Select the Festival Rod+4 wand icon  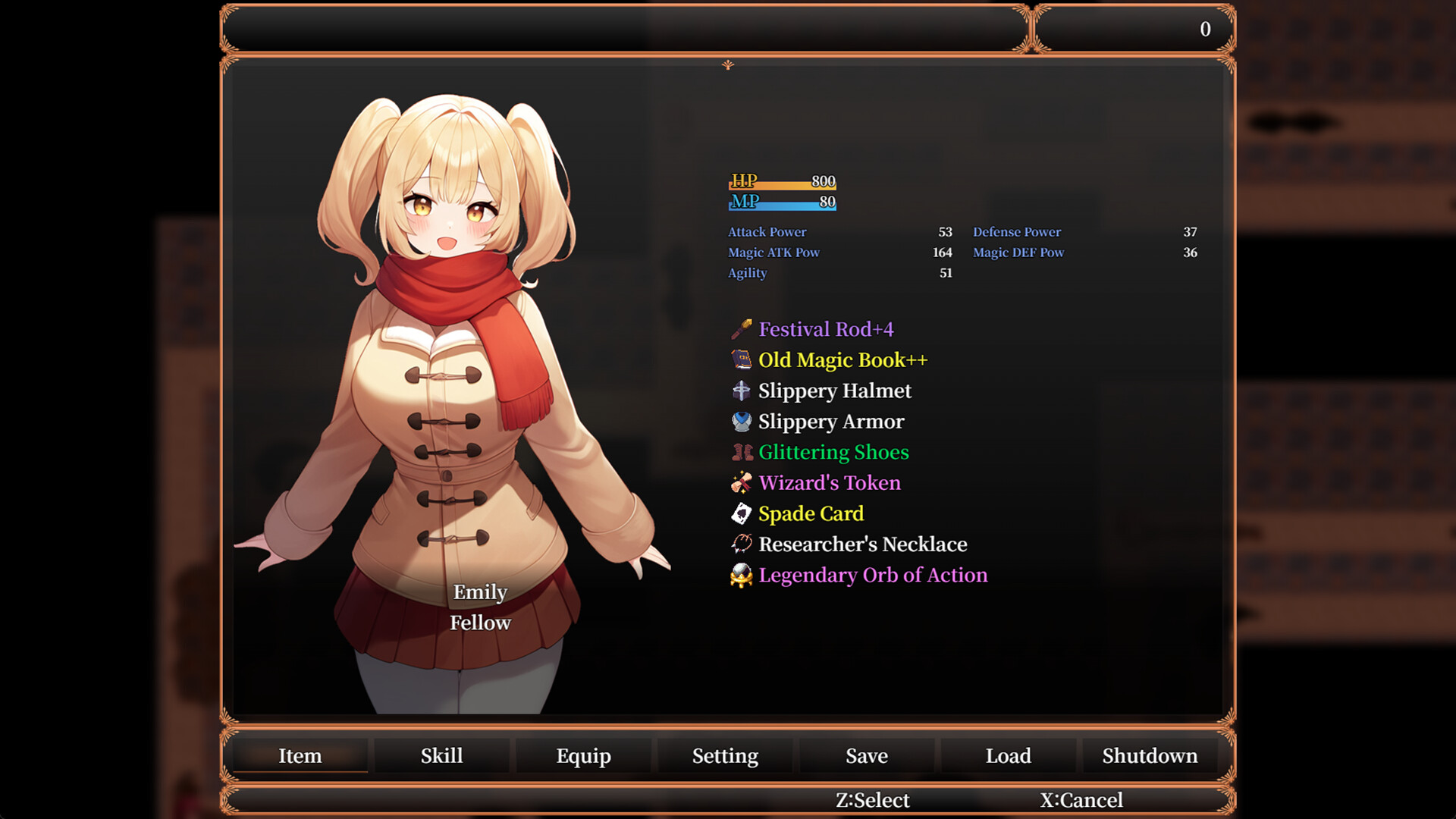click(741, 329)
